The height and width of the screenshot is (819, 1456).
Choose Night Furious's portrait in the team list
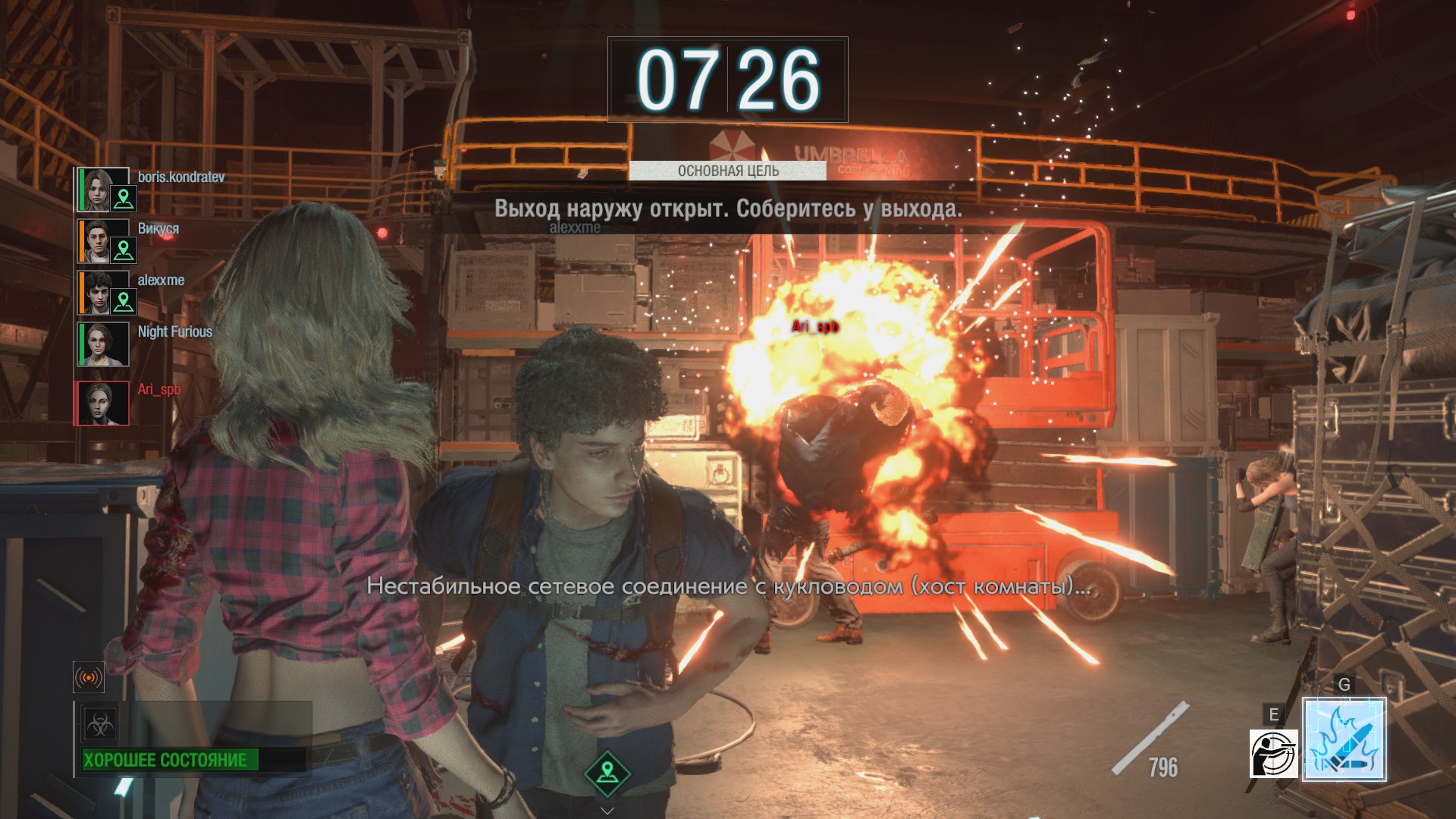point(104,344)
